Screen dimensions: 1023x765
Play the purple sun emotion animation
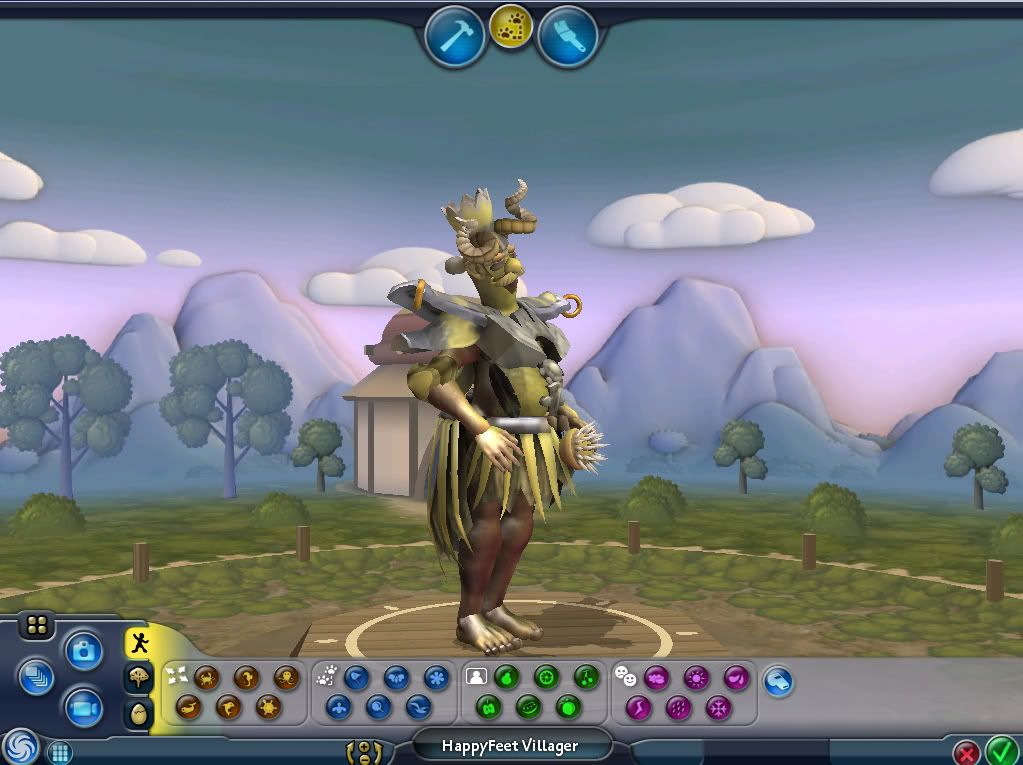coord(696,678)
